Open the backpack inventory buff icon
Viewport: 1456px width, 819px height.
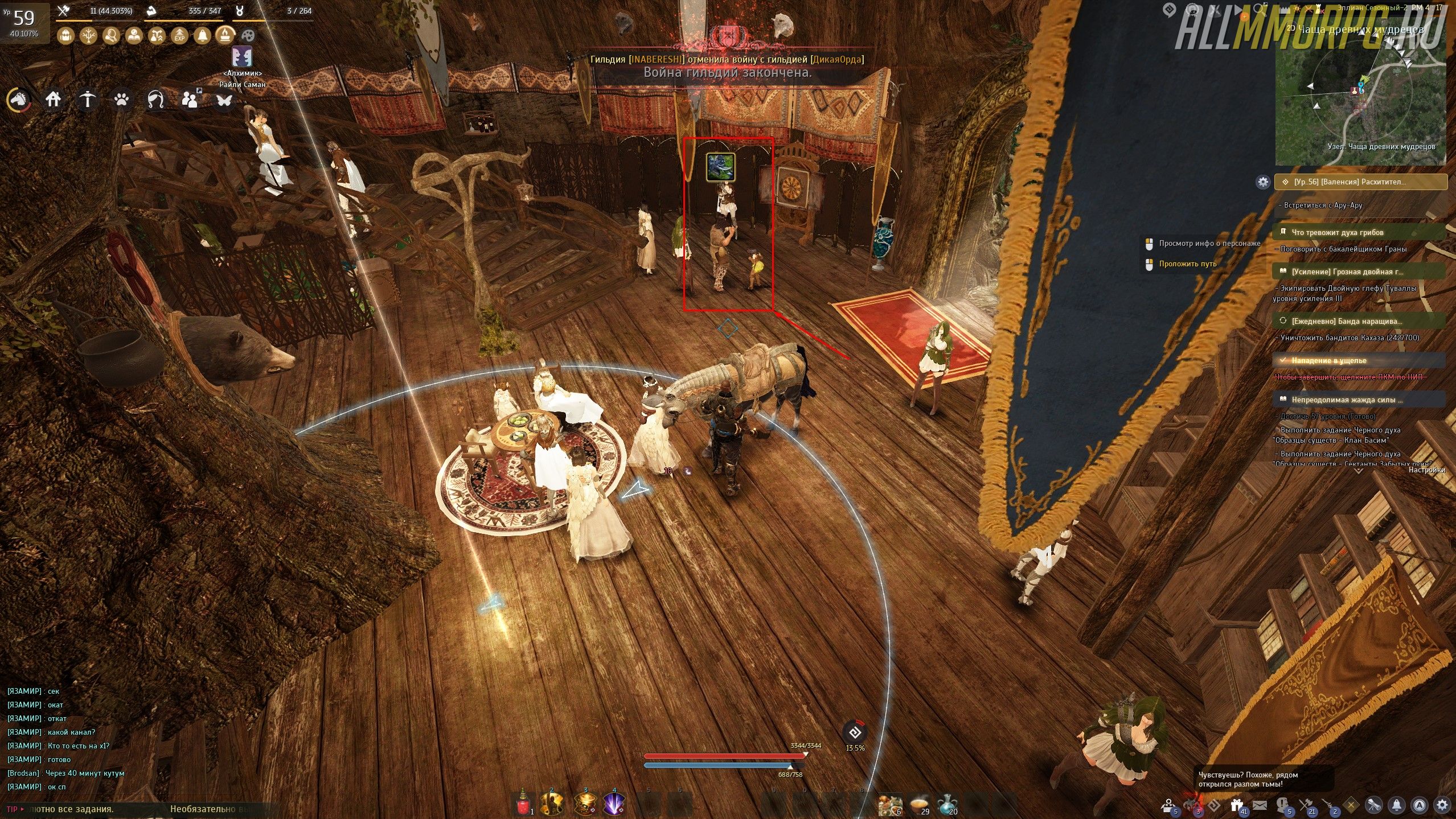(x=66, y=36)
